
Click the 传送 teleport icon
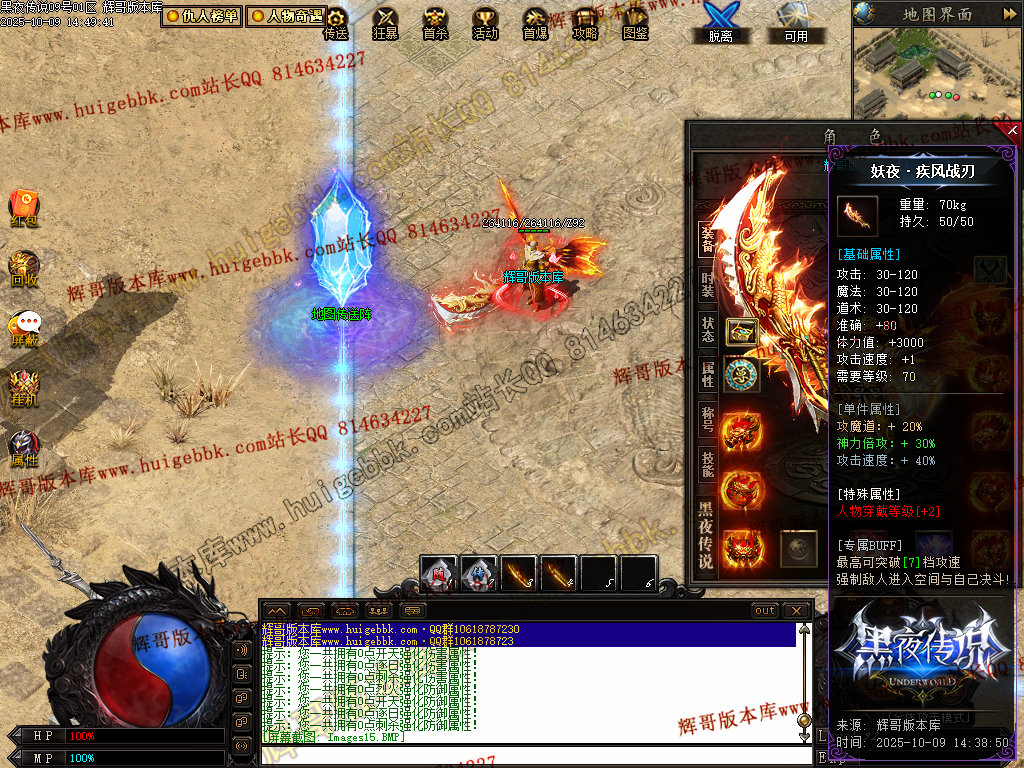click(x=336, y=22)
